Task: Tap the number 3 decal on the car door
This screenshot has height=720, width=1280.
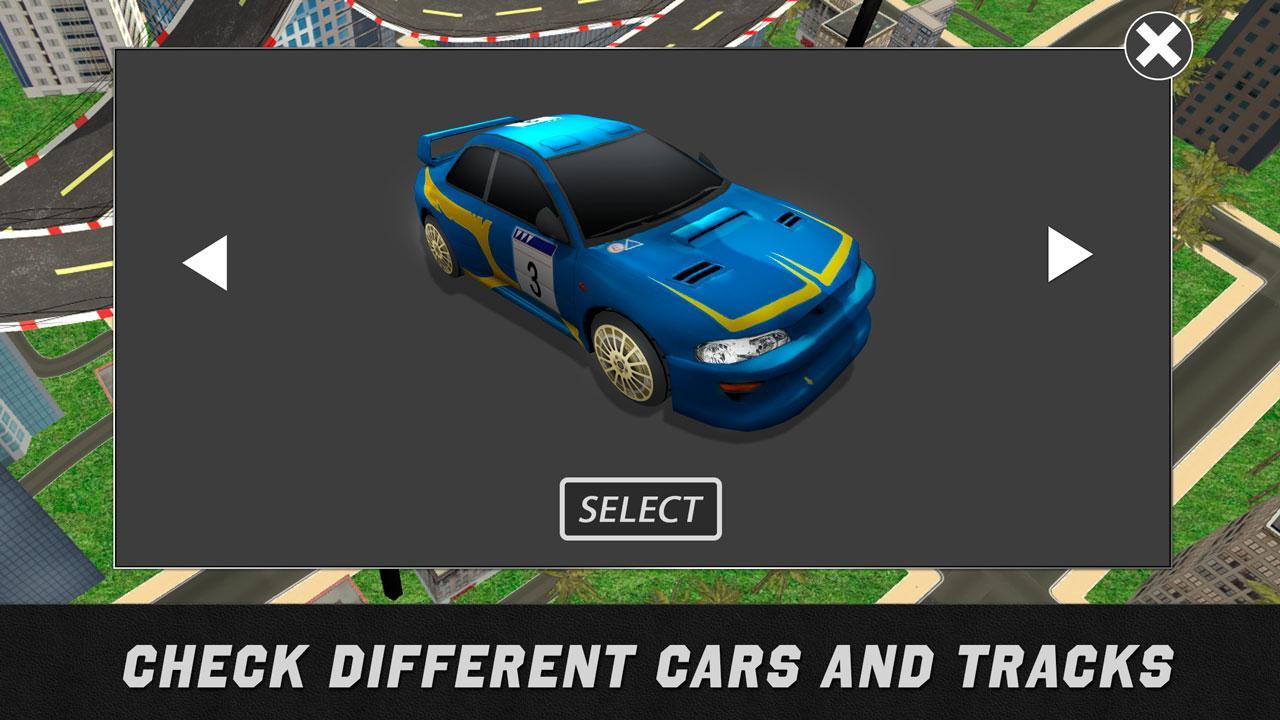Action: coord(533,278)
